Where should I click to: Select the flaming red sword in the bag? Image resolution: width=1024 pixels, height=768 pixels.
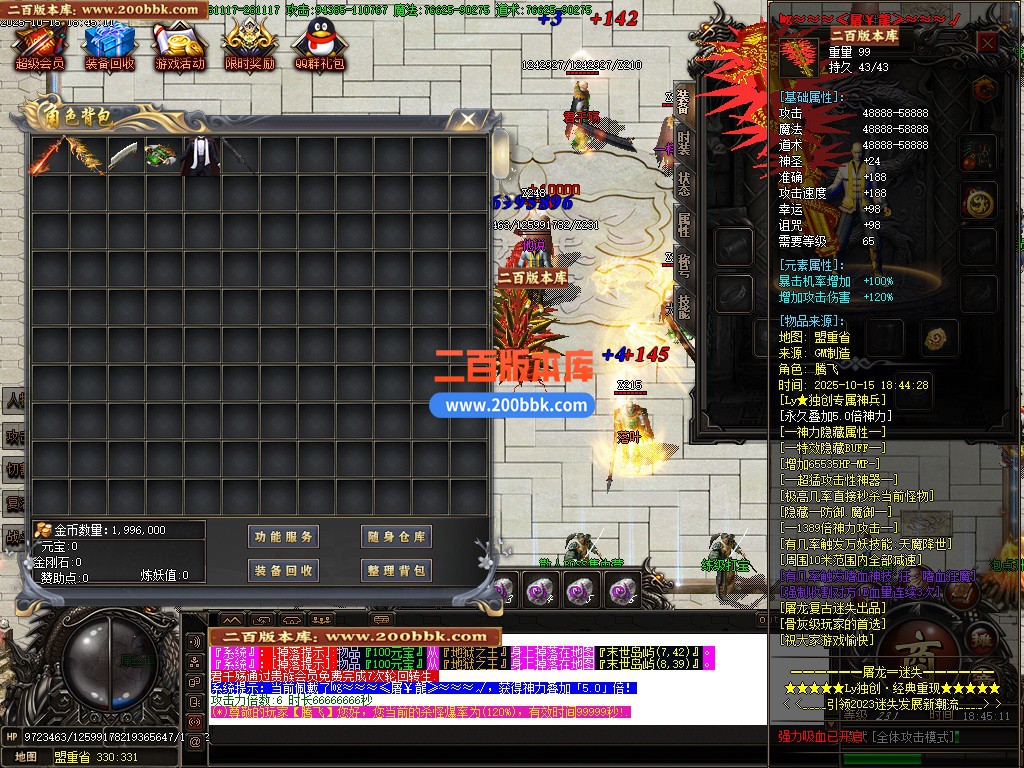[49, 155]
